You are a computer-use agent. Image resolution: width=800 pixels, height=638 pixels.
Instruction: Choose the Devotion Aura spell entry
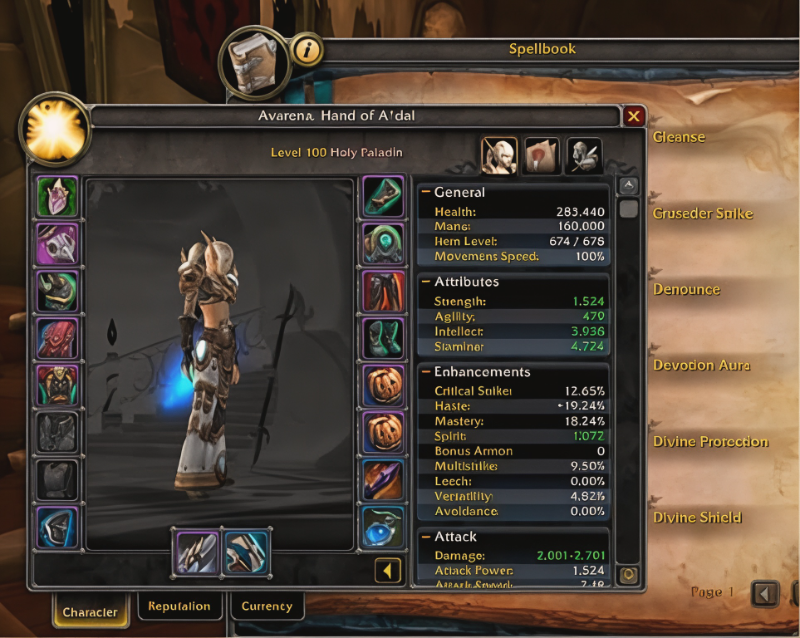coord(701,365)
